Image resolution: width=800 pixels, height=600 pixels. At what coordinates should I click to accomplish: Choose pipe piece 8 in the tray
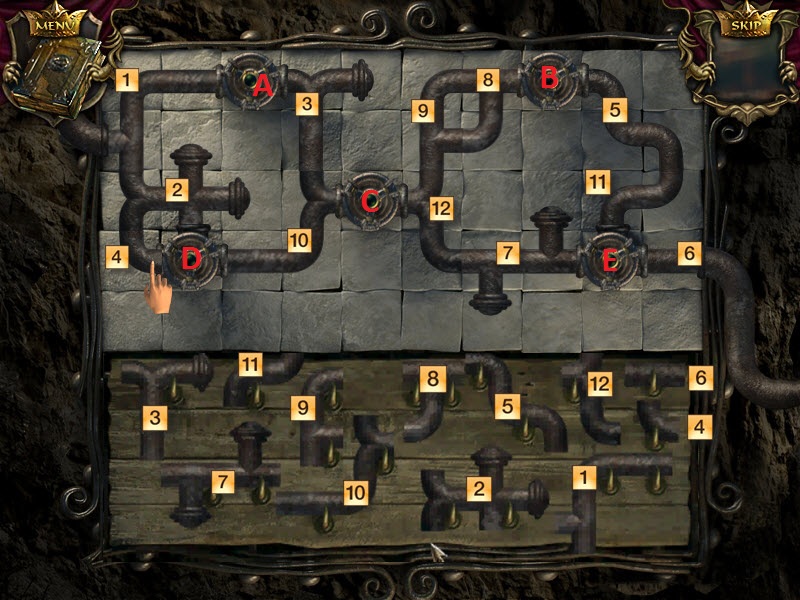(x=425, y=395)
